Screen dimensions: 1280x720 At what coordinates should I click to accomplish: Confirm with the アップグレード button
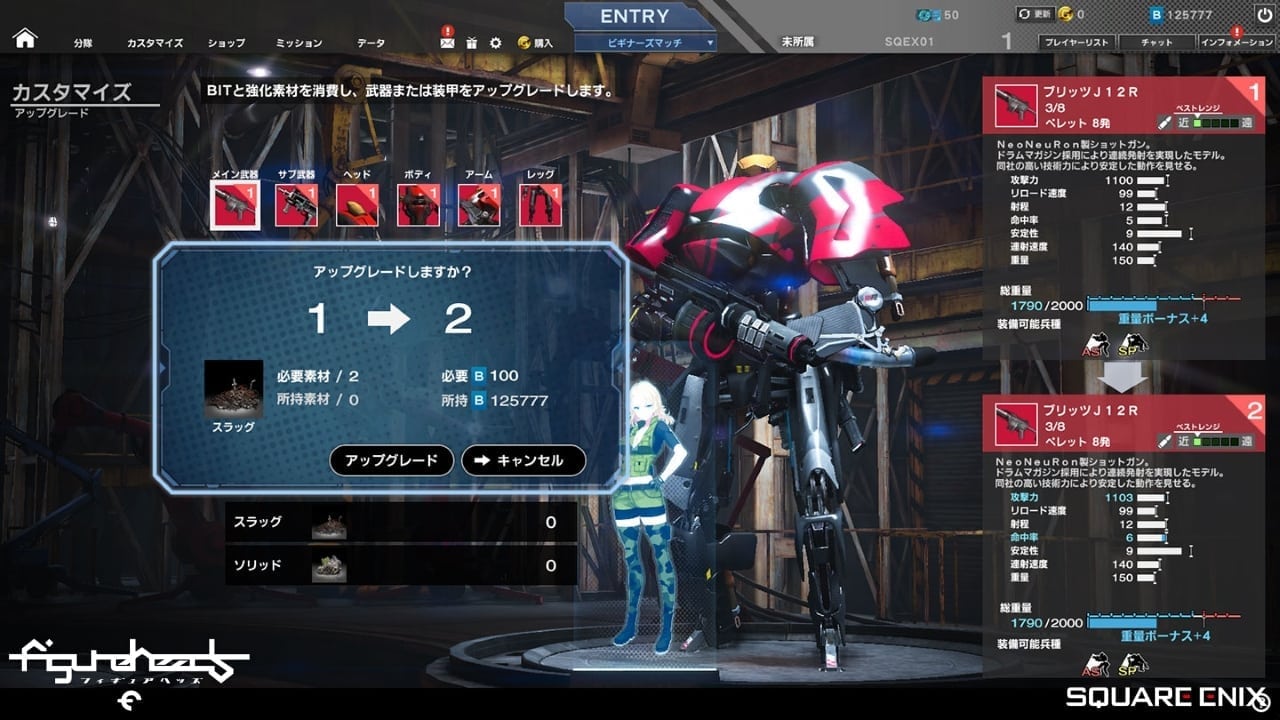(x=391, y=461)
